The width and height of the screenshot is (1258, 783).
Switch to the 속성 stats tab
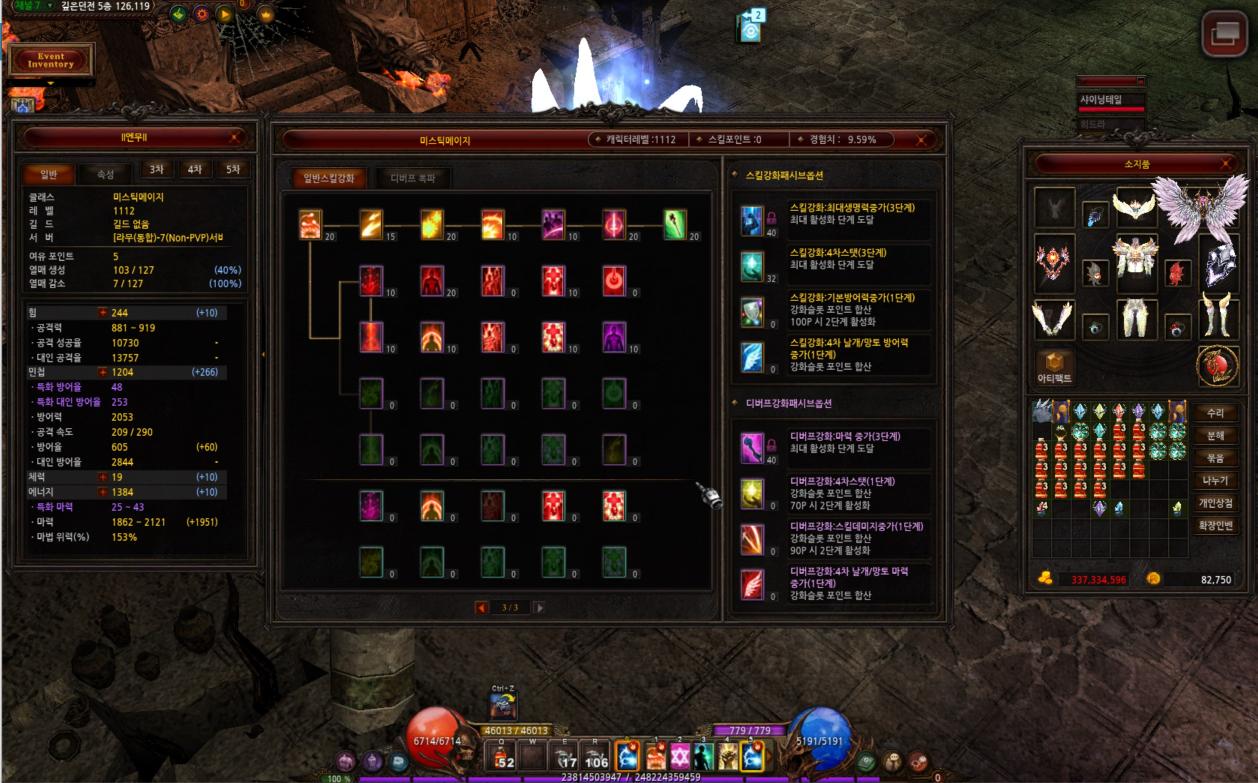click(105, 174)
